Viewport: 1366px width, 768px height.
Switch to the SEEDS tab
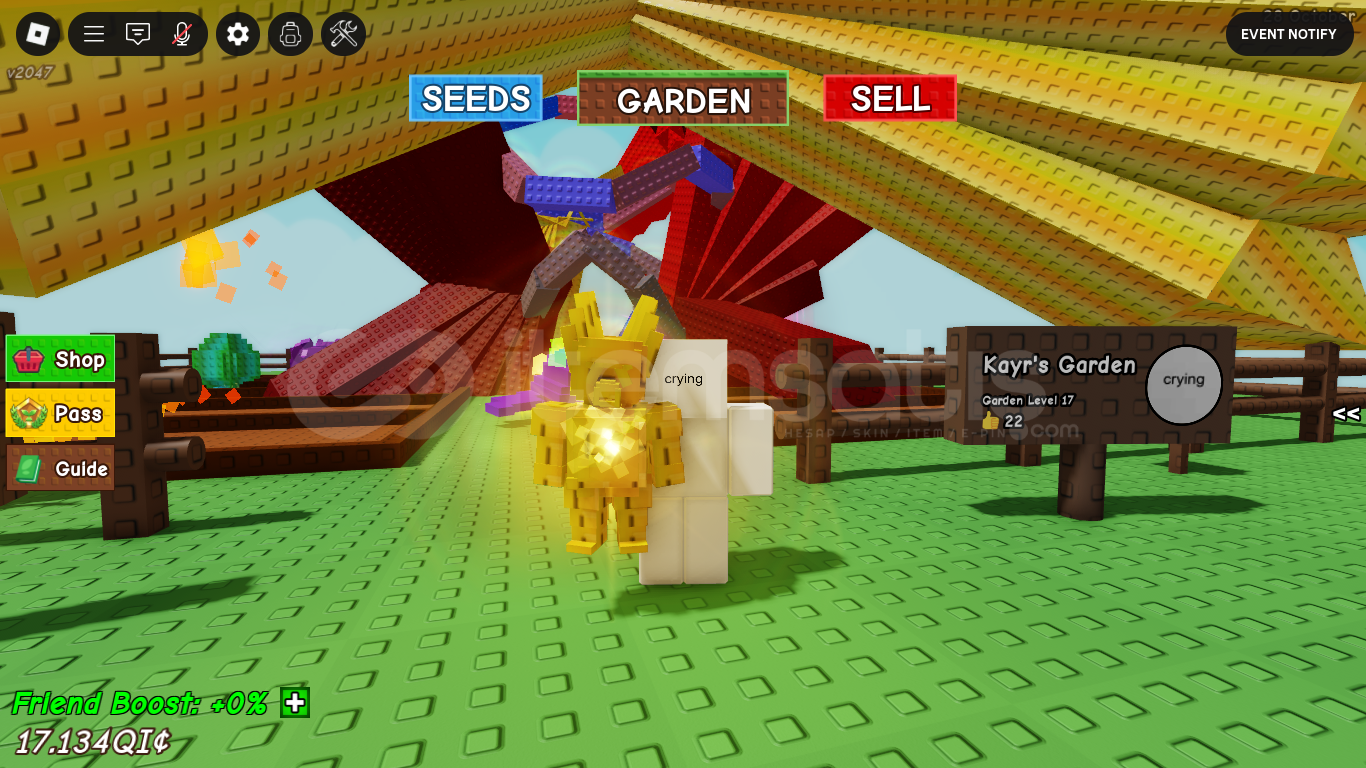tap(476, 99)
